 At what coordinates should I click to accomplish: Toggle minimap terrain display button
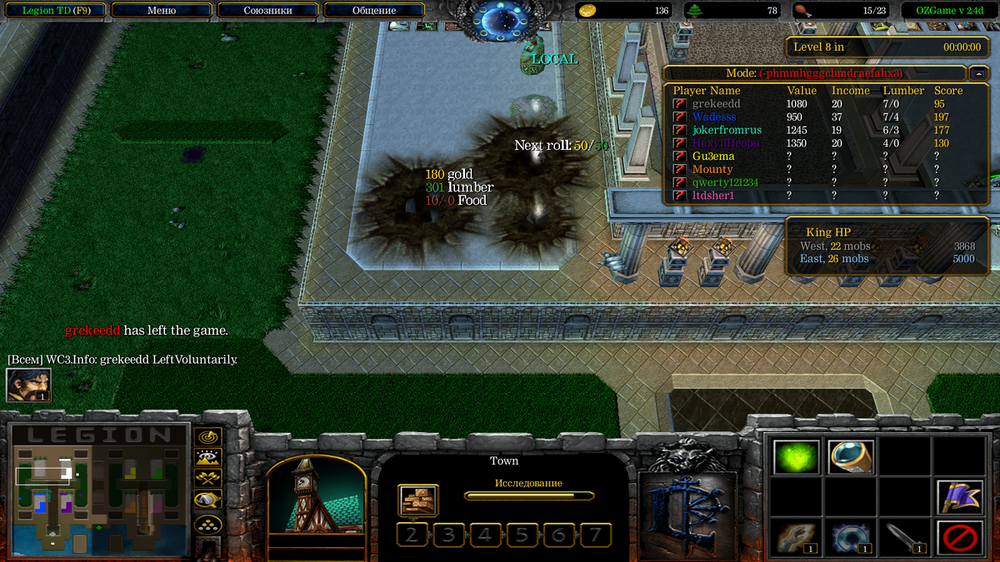point(208,458)
